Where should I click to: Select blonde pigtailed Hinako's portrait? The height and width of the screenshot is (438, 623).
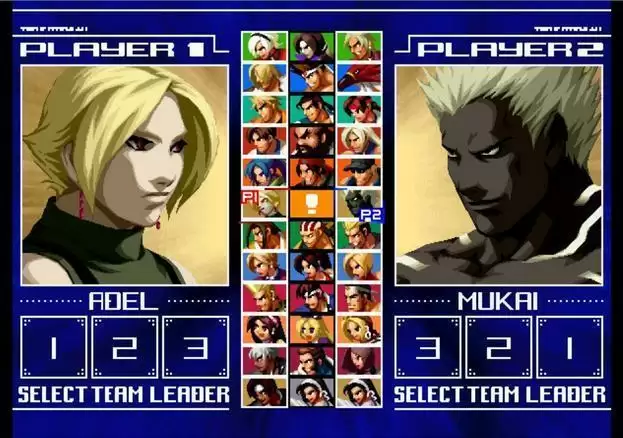tap(310, 328)
